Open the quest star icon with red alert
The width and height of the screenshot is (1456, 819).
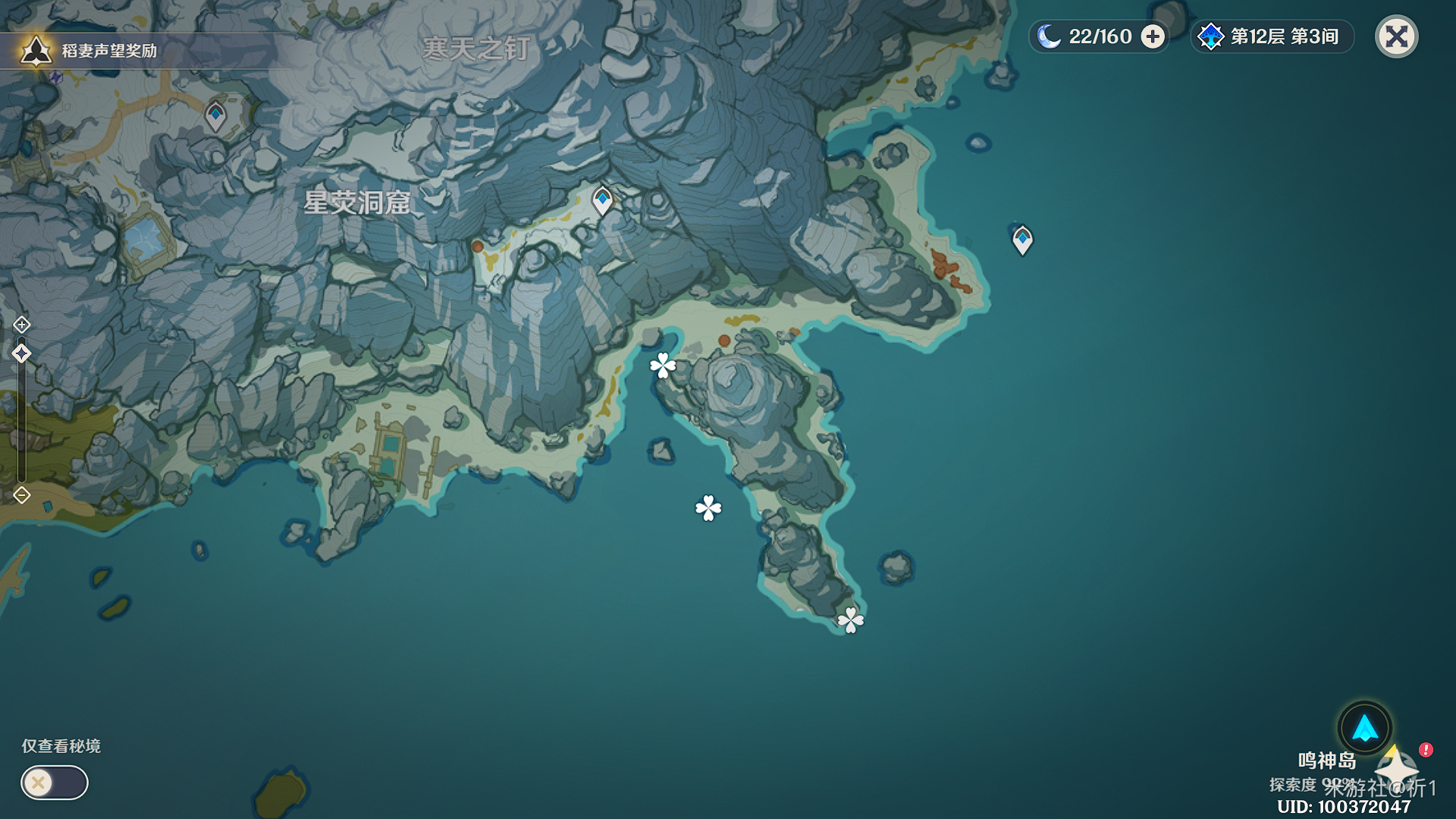click(1398, 766)
